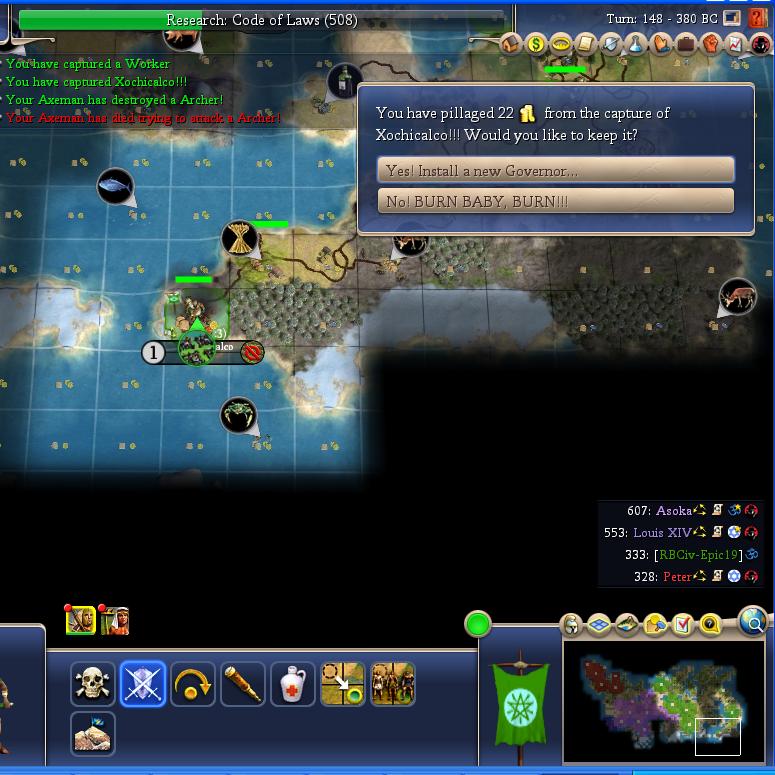
Task: Select the yellow-highlighted Axeman unit portrait
Action: click(x=80, y=620)
